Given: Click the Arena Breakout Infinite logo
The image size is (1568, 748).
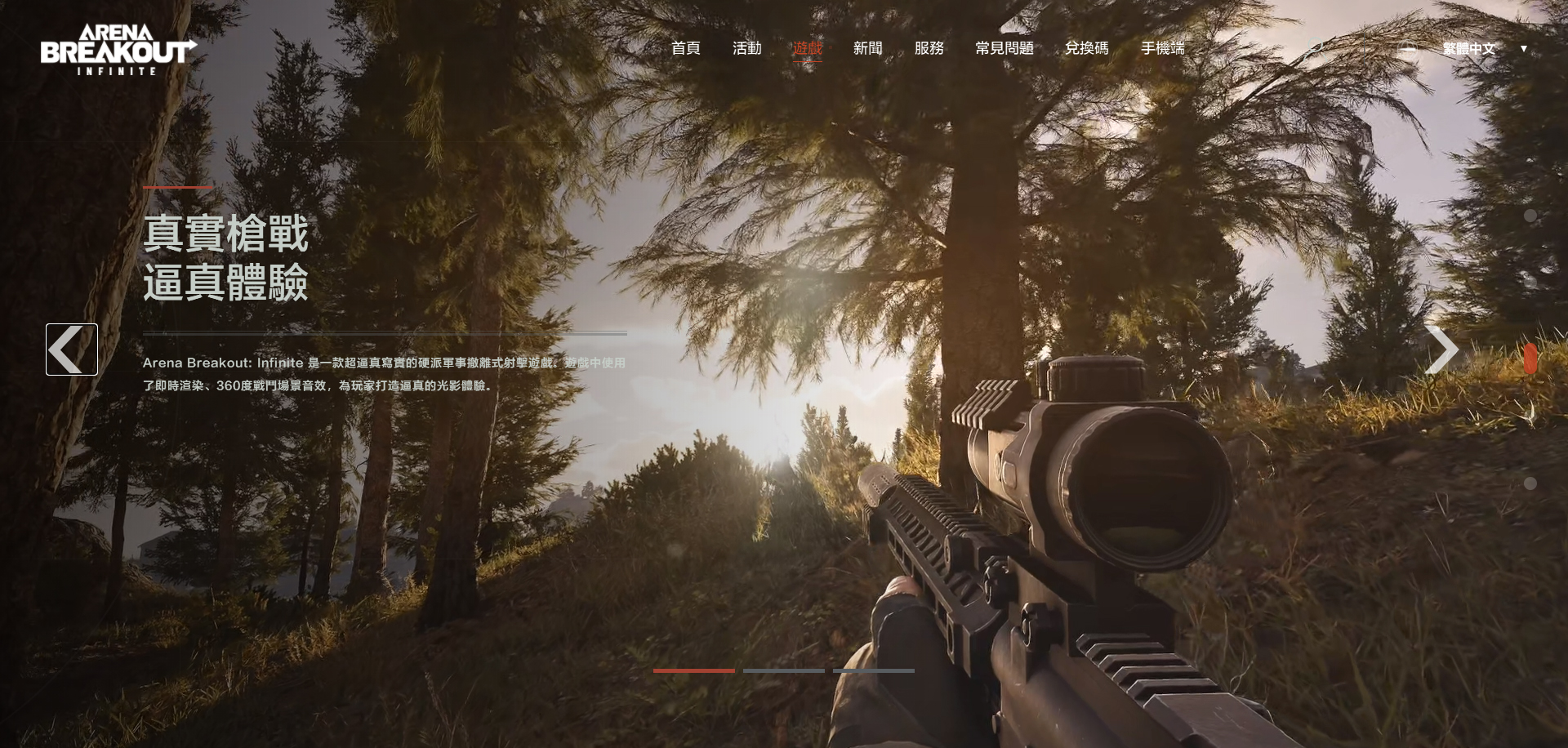Looking at the screenshot, I should tap(118, 50).
